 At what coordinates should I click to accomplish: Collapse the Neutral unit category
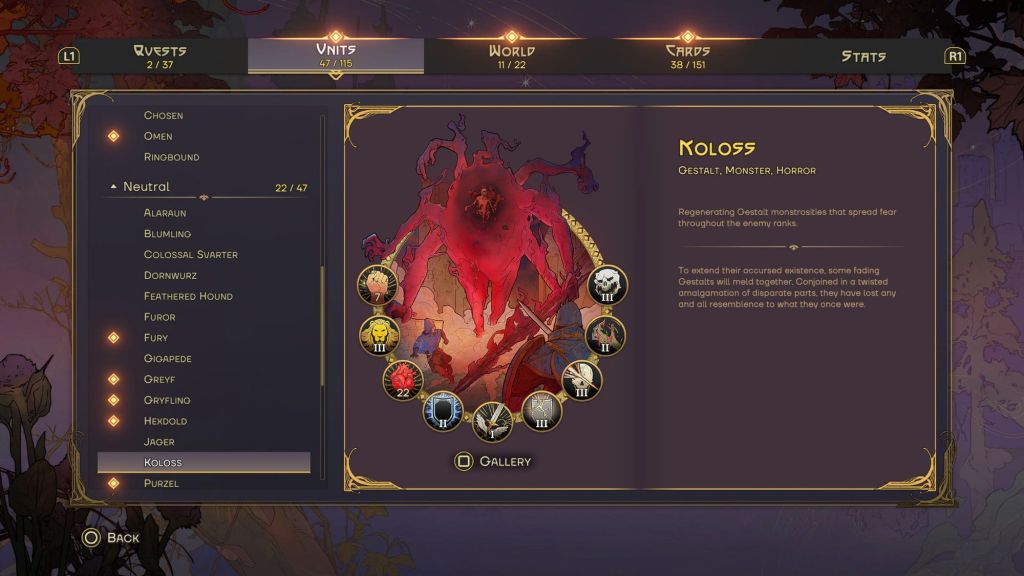point(113,187)
